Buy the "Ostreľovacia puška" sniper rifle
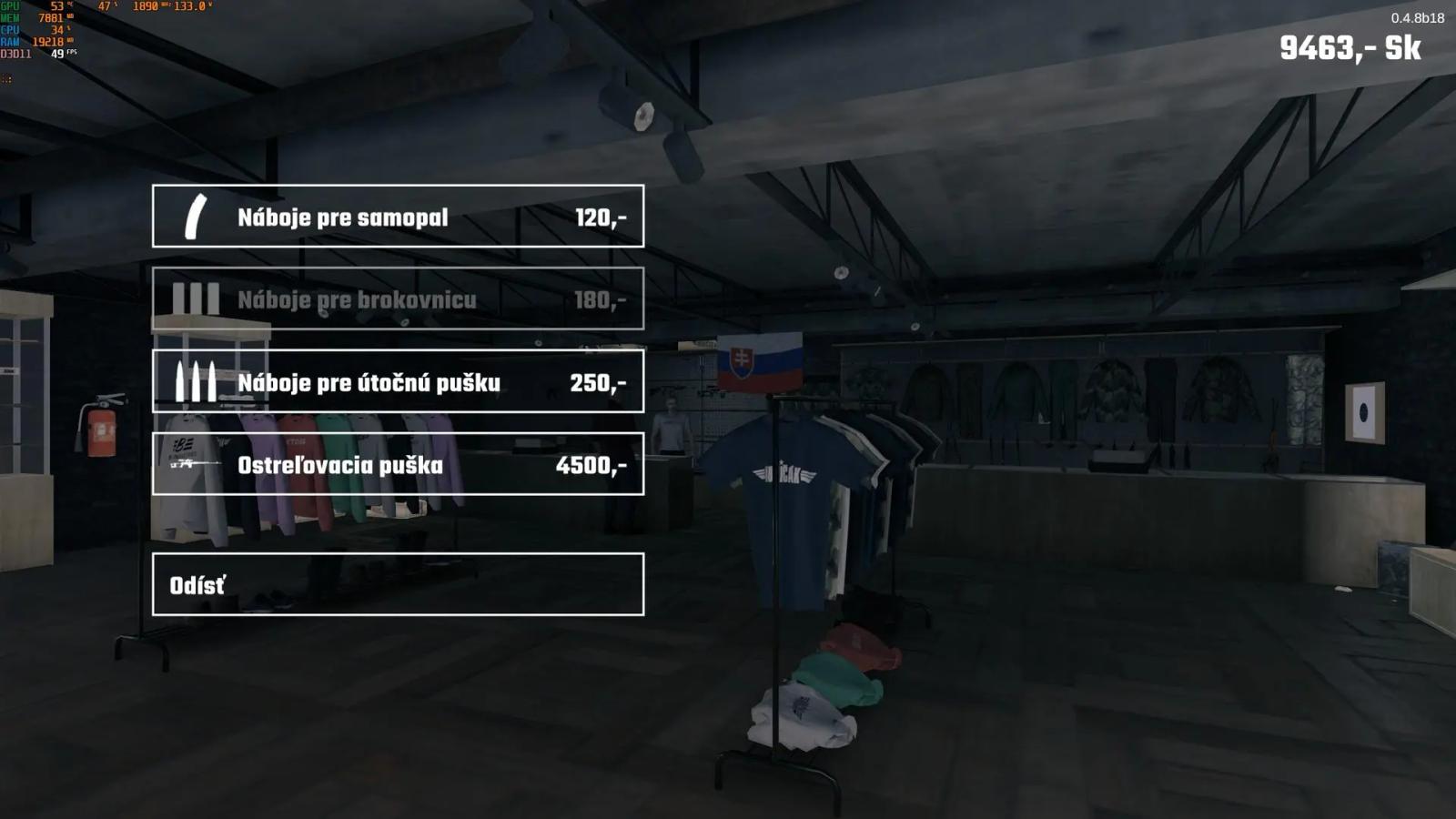The width and height of the screenshot is (1456, 819). pyautogui.click(x=398, y=464)
